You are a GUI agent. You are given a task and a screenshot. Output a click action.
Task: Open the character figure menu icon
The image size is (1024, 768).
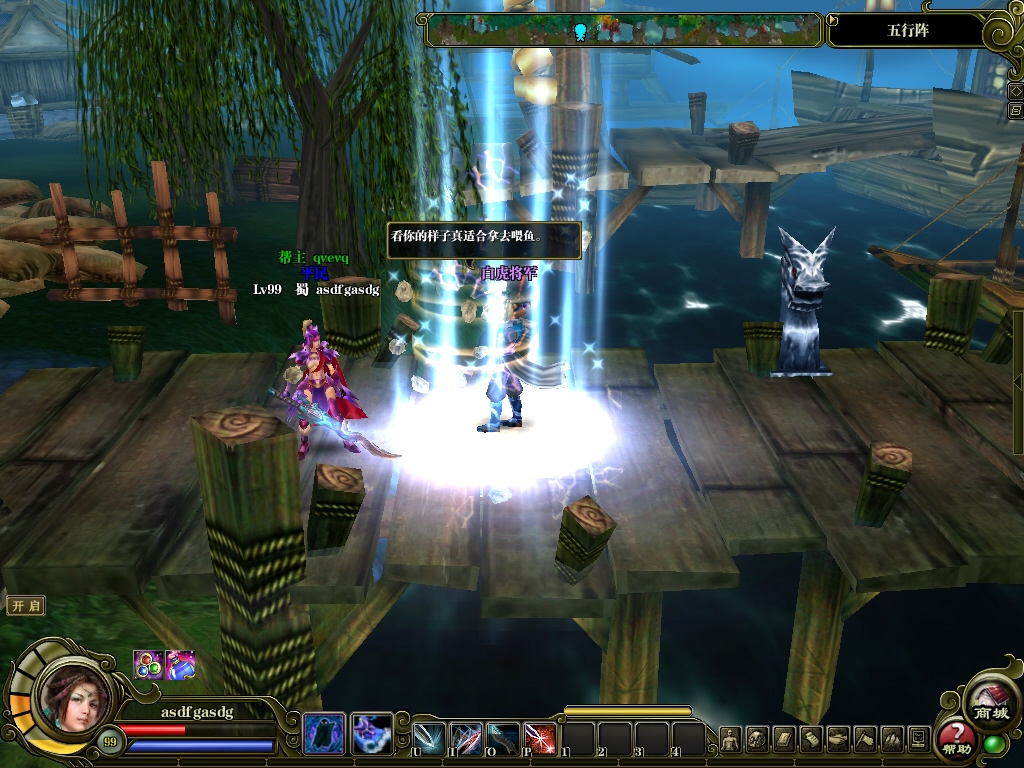[731, 739]
